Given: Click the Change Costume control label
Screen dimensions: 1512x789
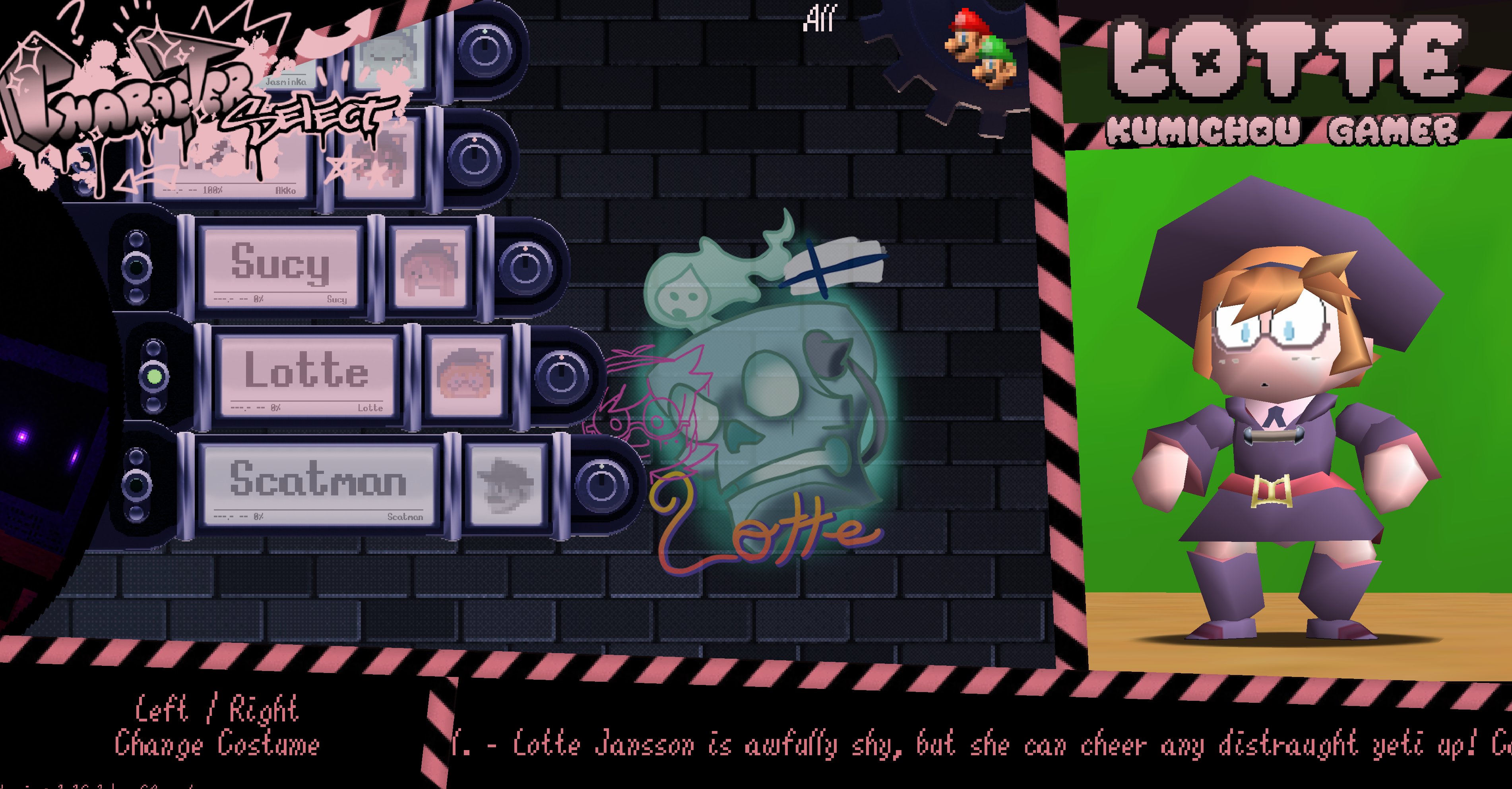Looking at the screenshot, I should pos(217,744).
